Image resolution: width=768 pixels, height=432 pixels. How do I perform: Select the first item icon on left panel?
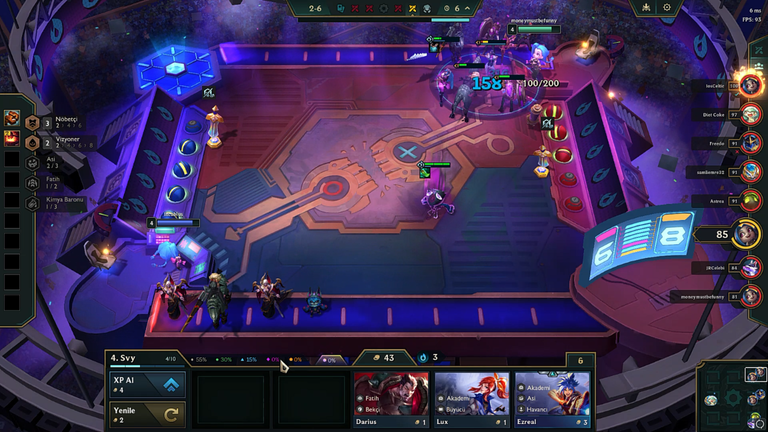pyautogui.click(x=14, y=119)
